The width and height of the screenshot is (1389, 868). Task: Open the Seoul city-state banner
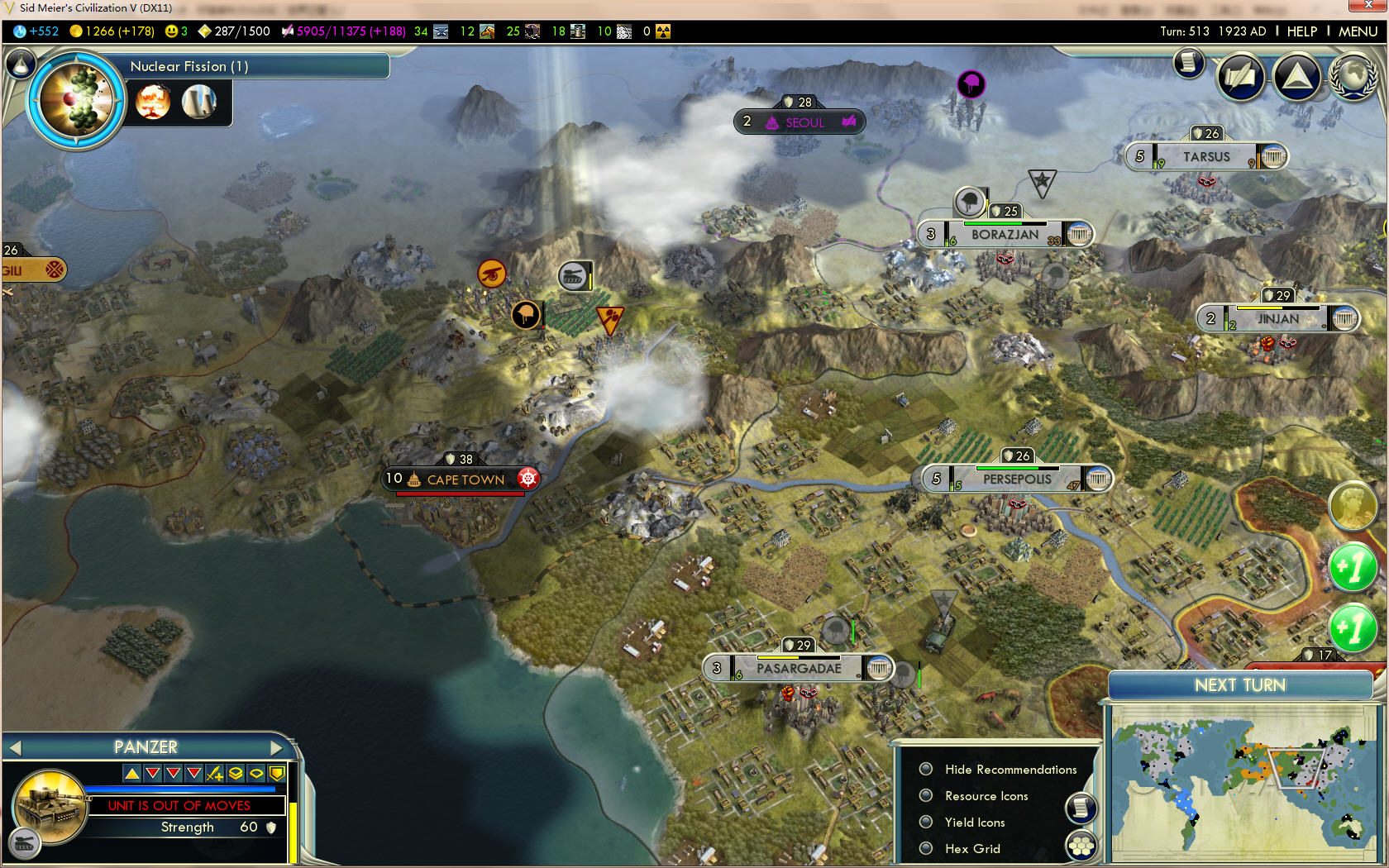(804, 122)
